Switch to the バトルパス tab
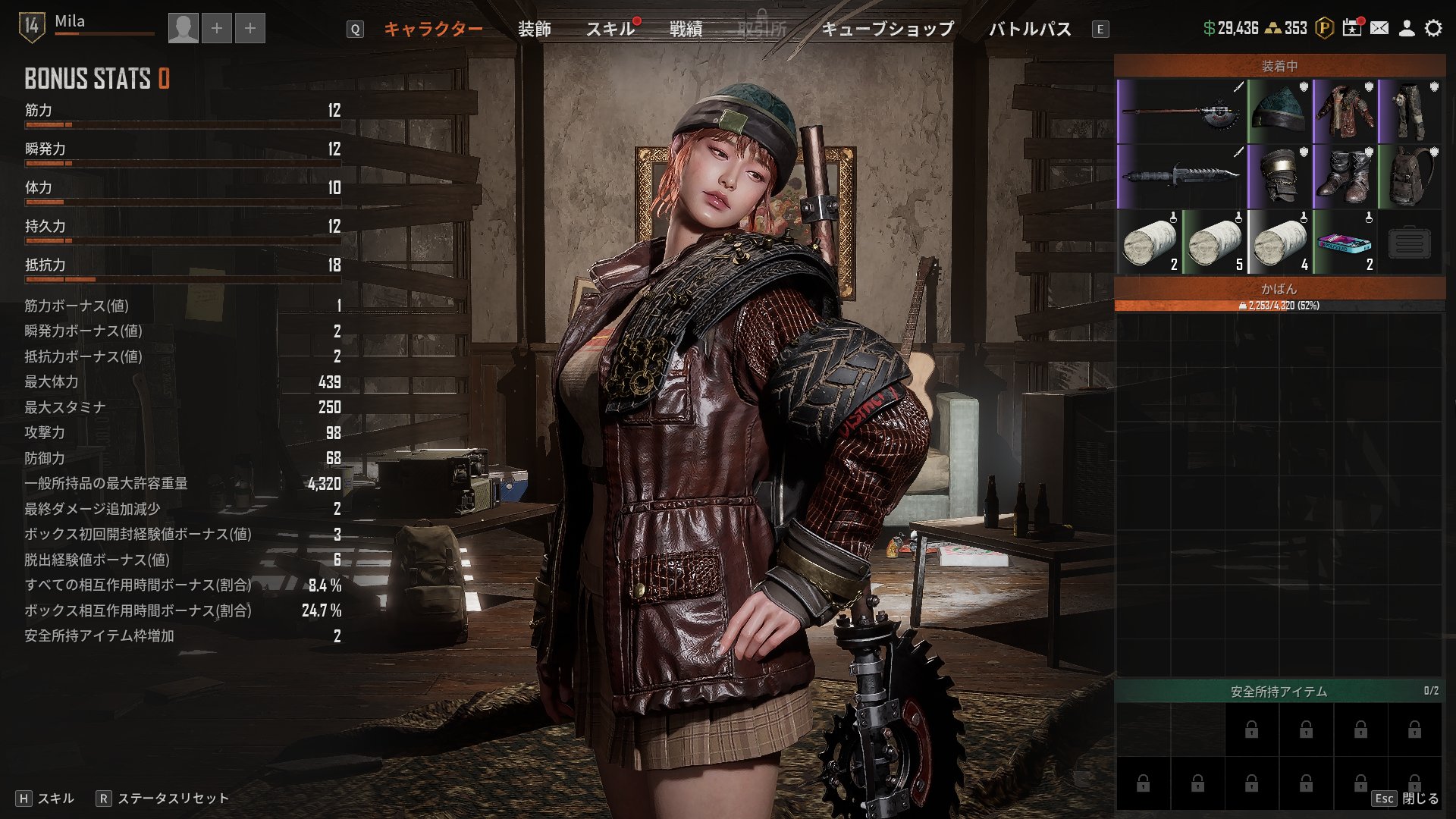The image size is (1456, 819). [1030, 29]
